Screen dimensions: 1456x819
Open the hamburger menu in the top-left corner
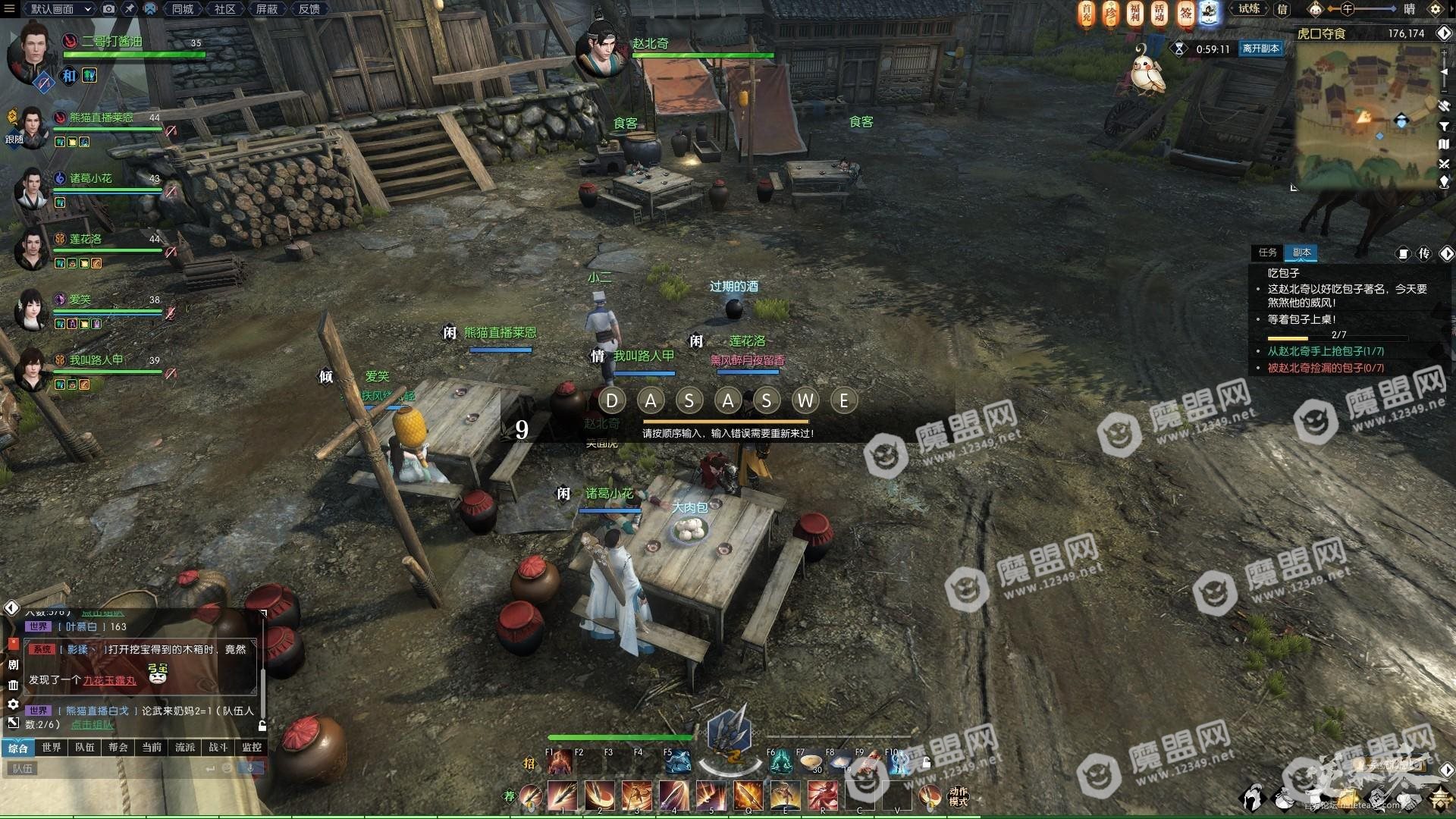9,9
